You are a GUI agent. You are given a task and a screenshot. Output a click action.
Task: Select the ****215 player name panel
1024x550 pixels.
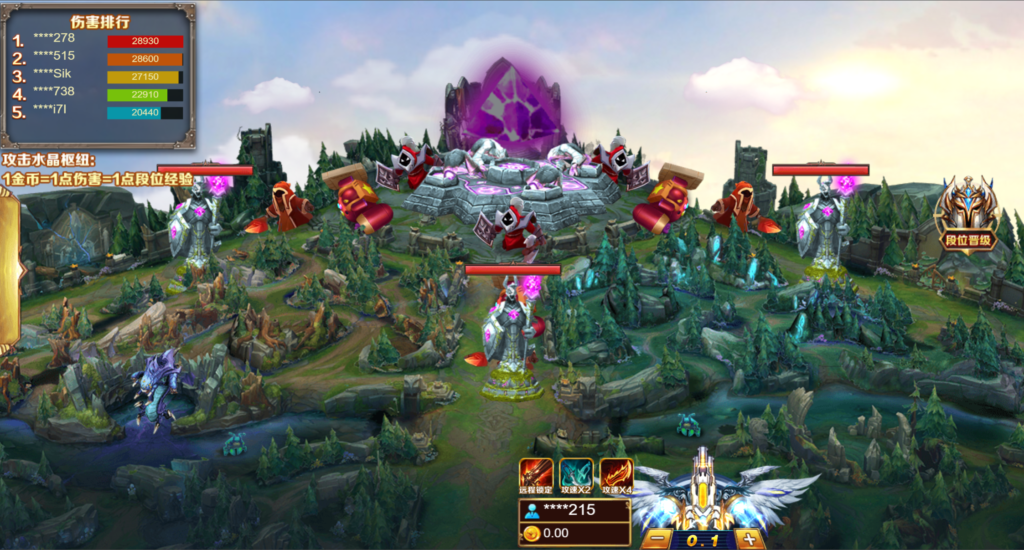coord(573,510)
